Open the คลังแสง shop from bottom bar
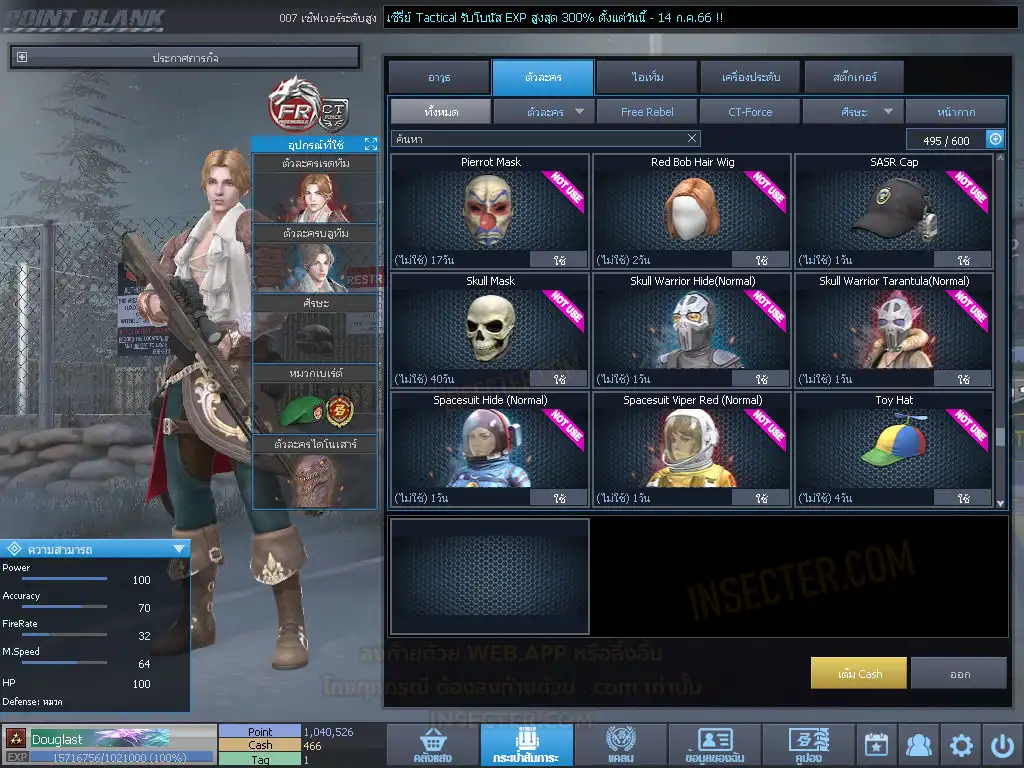1024x768 pixels. click(433, 745)
